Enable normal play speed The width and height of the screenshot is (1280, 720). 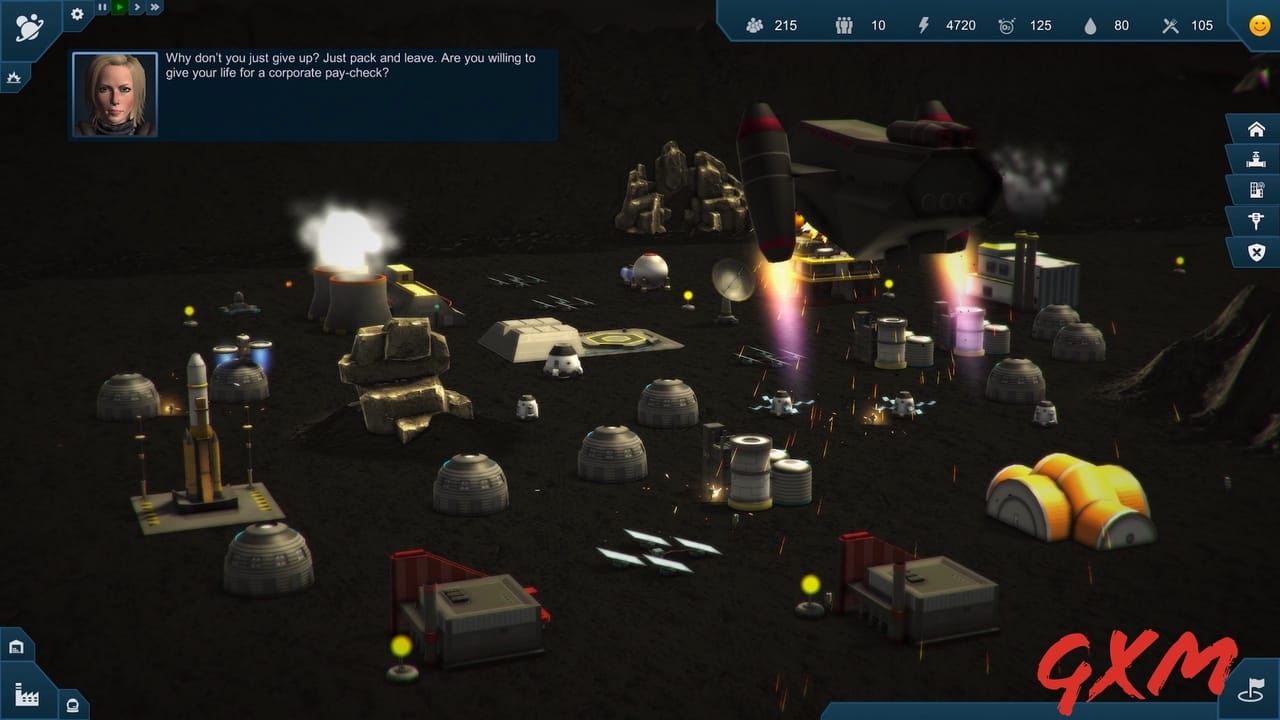tap(121, 7)
